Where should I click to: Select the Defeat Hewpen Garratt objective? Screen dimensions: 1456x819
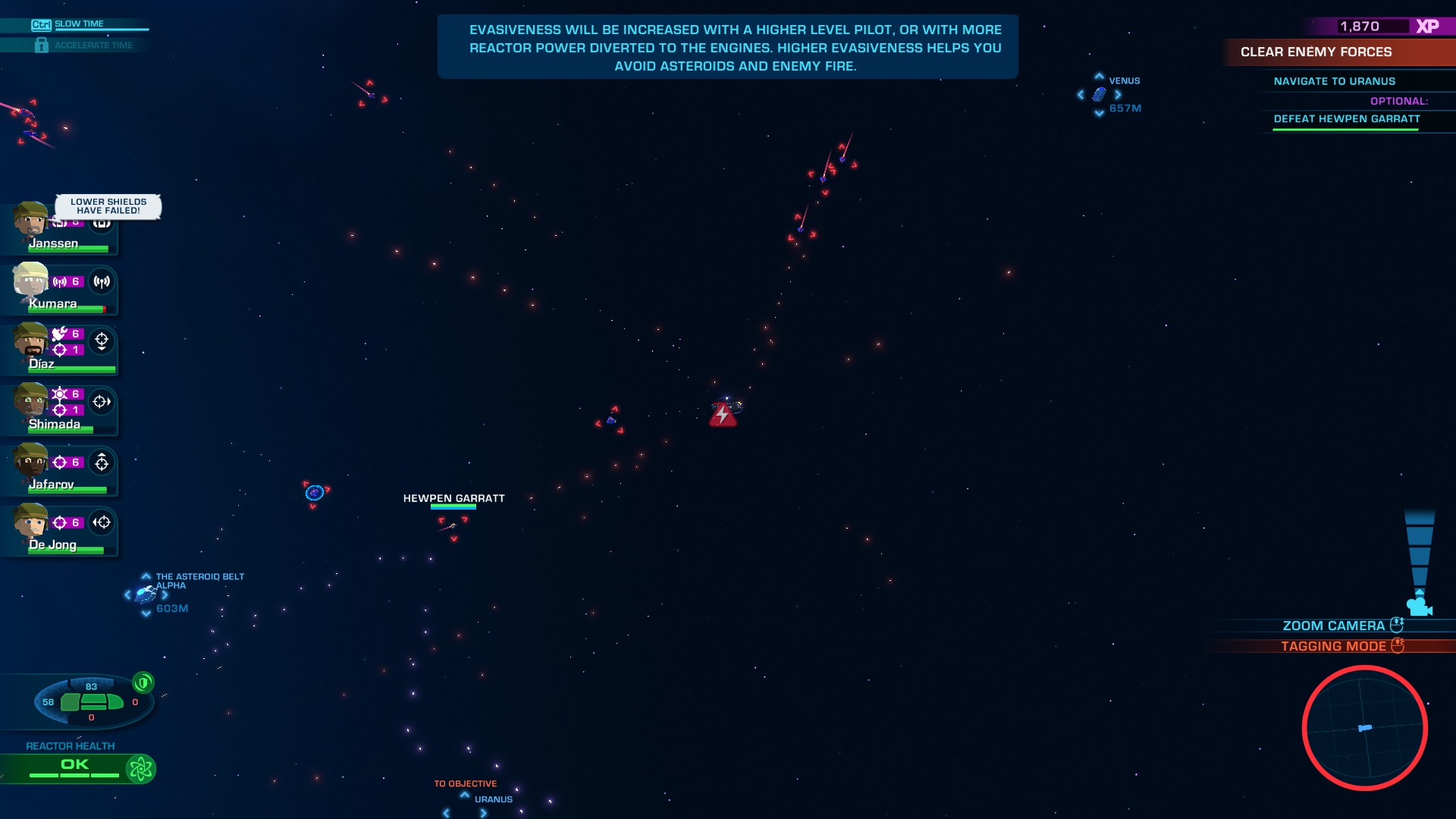(1347, 119)
